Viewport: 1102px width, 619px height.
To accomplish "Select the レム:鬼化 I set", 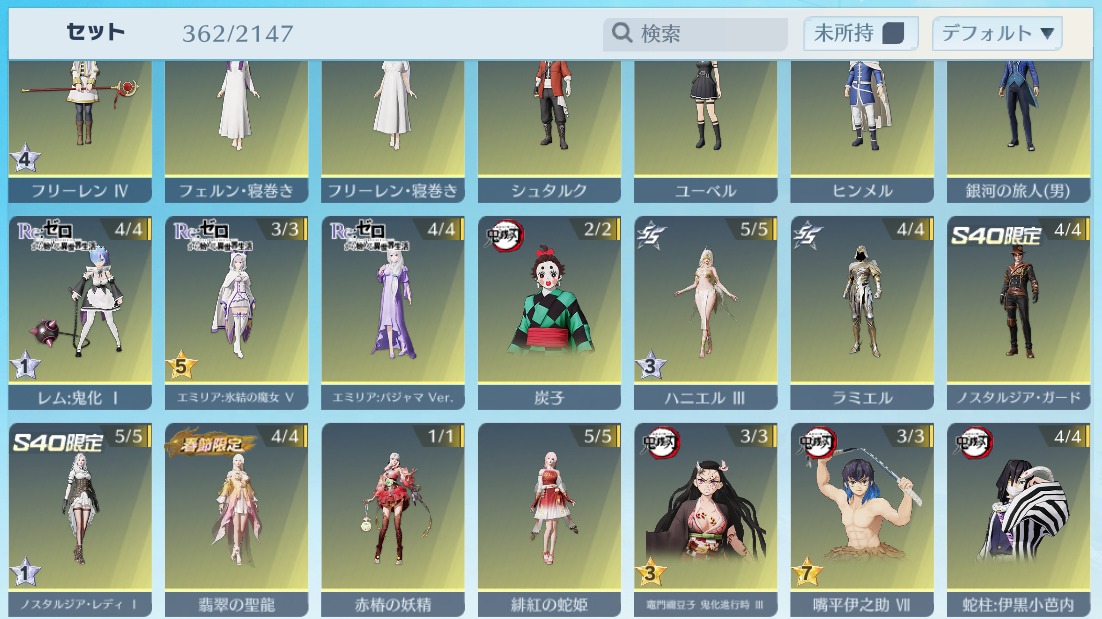I will 80,310.
